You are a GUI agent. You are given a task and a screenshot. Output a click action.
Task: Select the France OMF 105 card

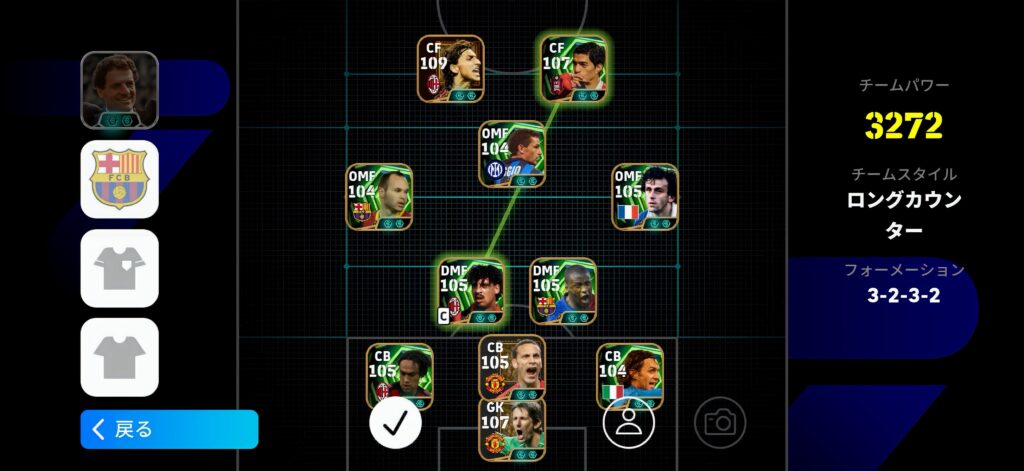[x=645, y=197]
